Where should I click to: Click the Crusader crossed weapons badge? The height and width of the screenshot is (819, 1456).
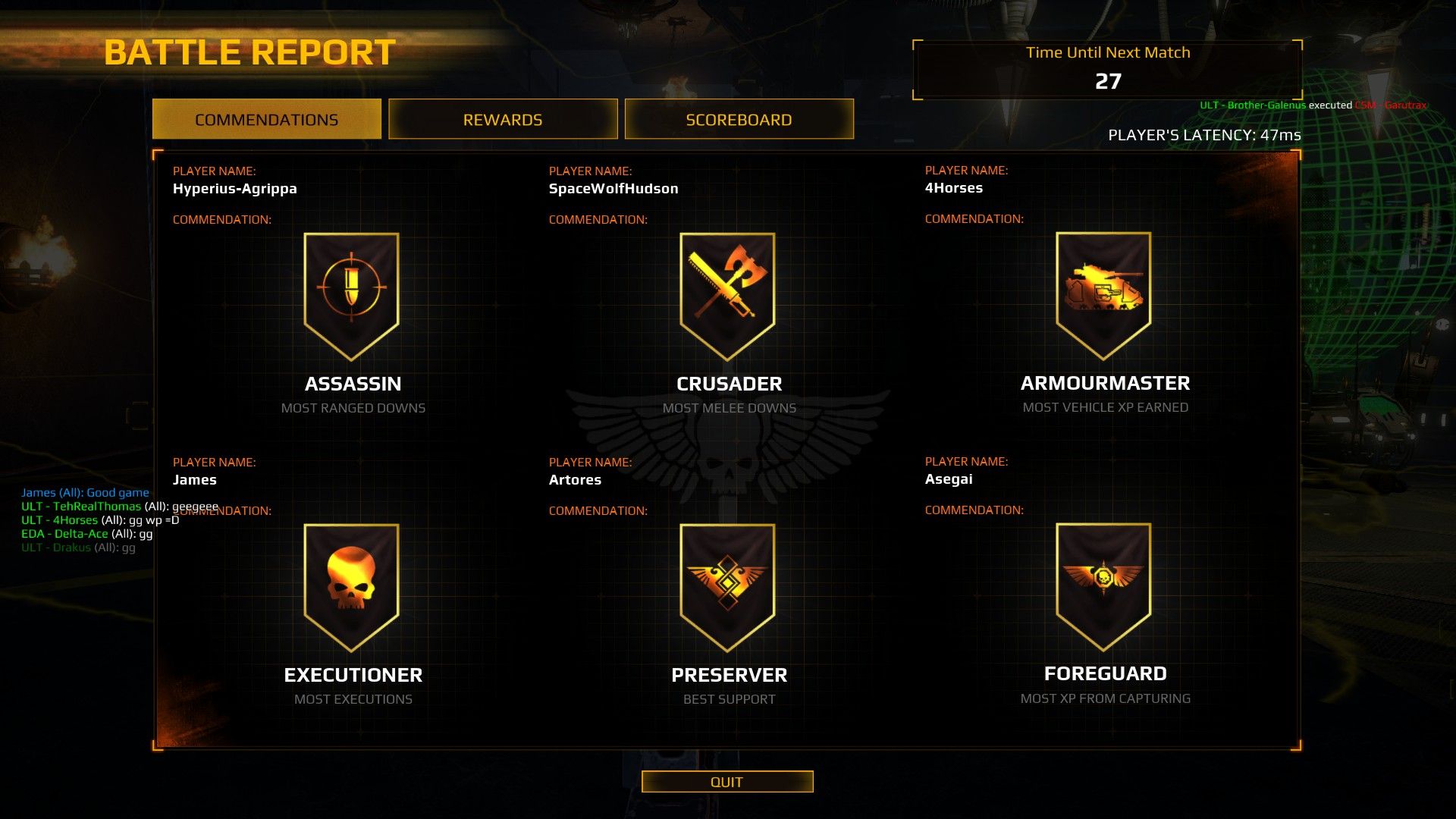coord(727,293)
